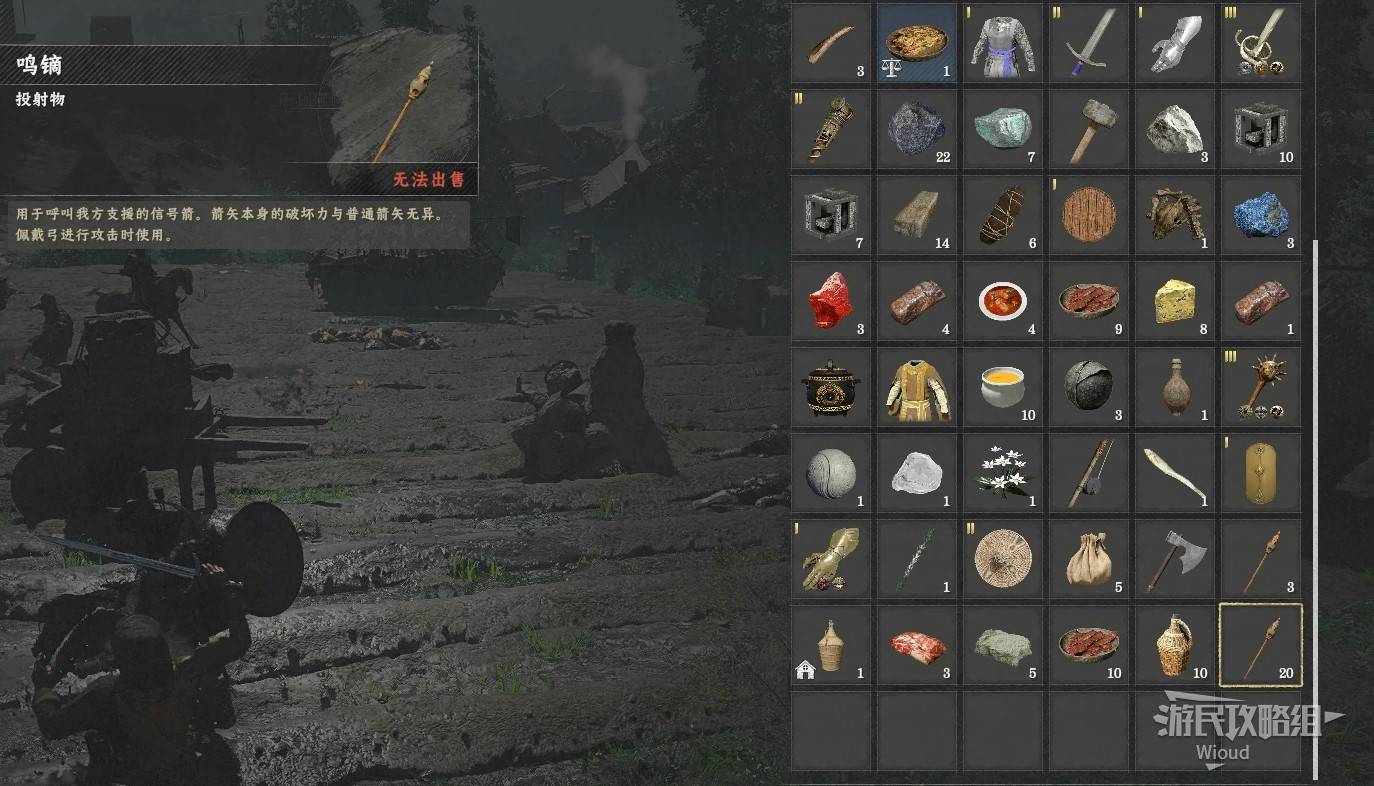Click the cloth pouch stack
This screenshot has height=786, width=1374.
coord(1089,559)
